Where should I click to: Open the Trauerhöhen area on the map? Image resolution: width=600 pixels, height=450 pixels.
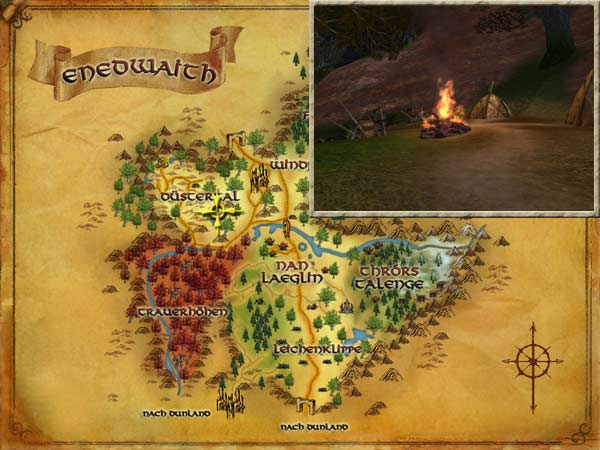click(183, 313)
